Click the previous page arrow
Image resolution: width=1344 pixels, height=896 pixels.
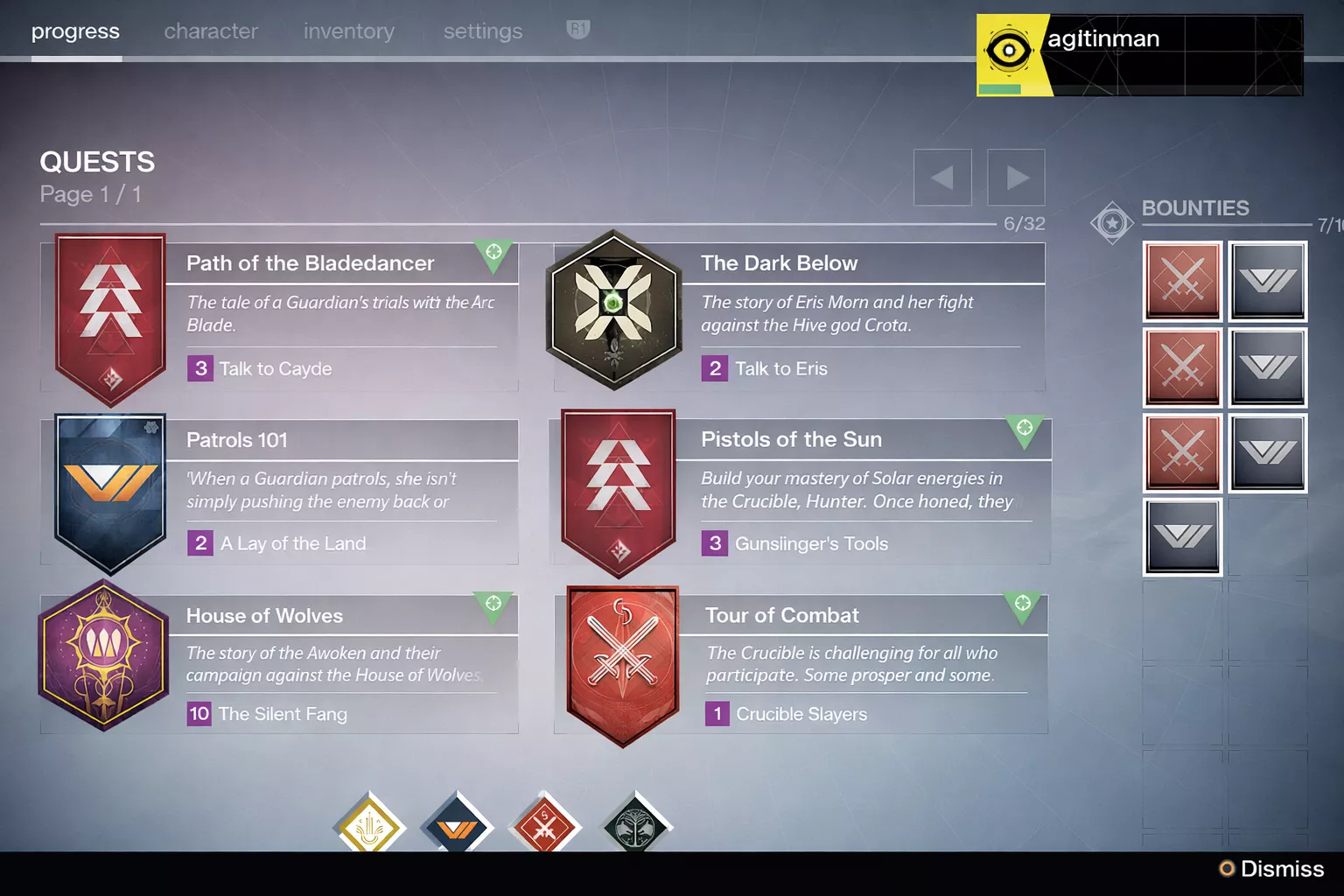942,178
